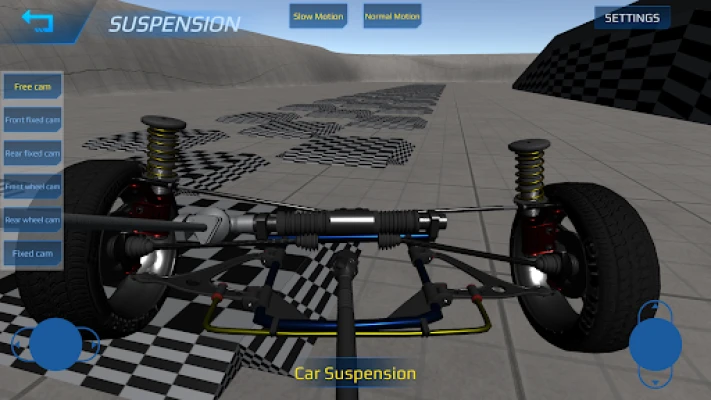711x400 pixels.
Task: Switch to Rear fixed cam
Action: [x=33, y=154]
